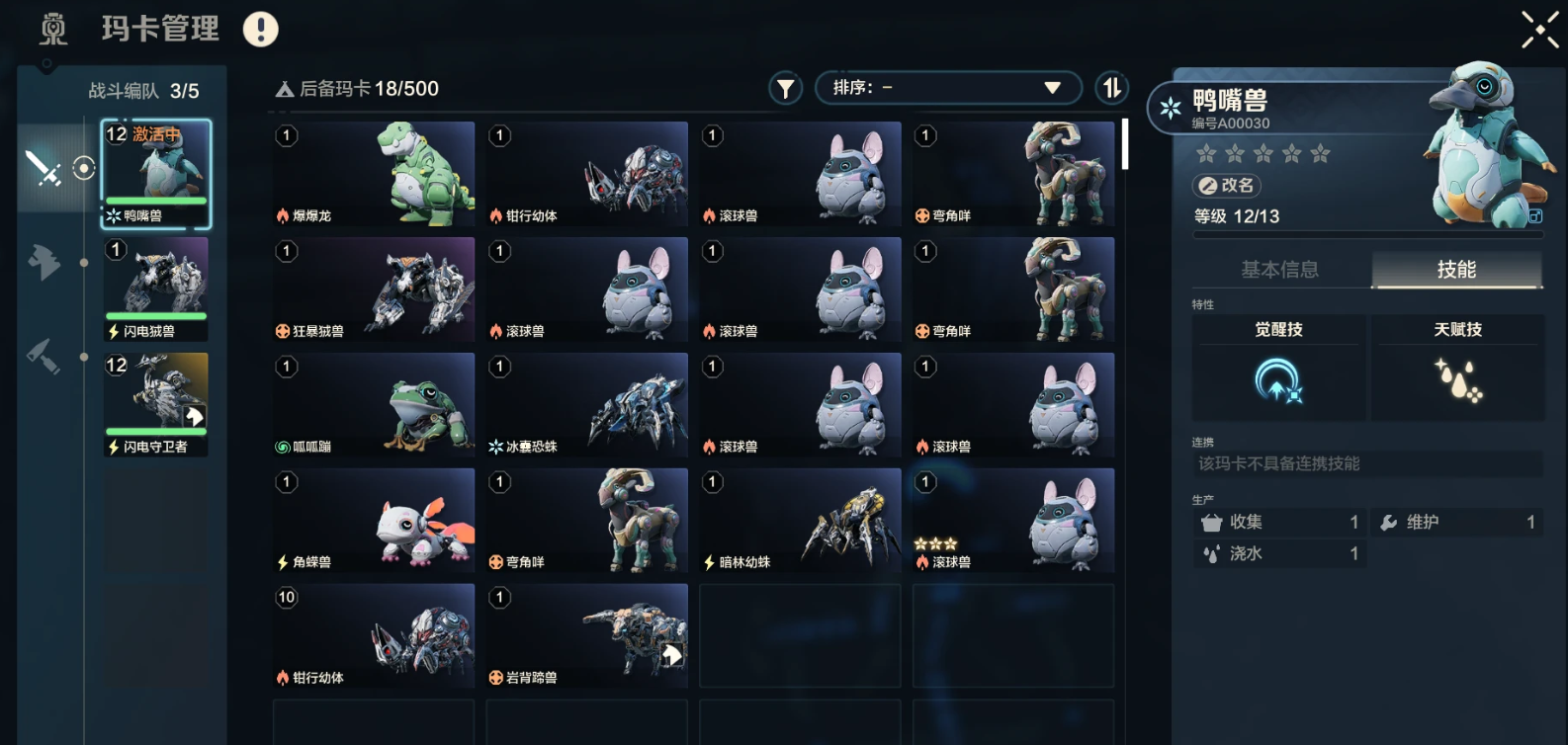Choose the 冰霾恐蛛 card
1568x745 pixels.
coord(588,405)
